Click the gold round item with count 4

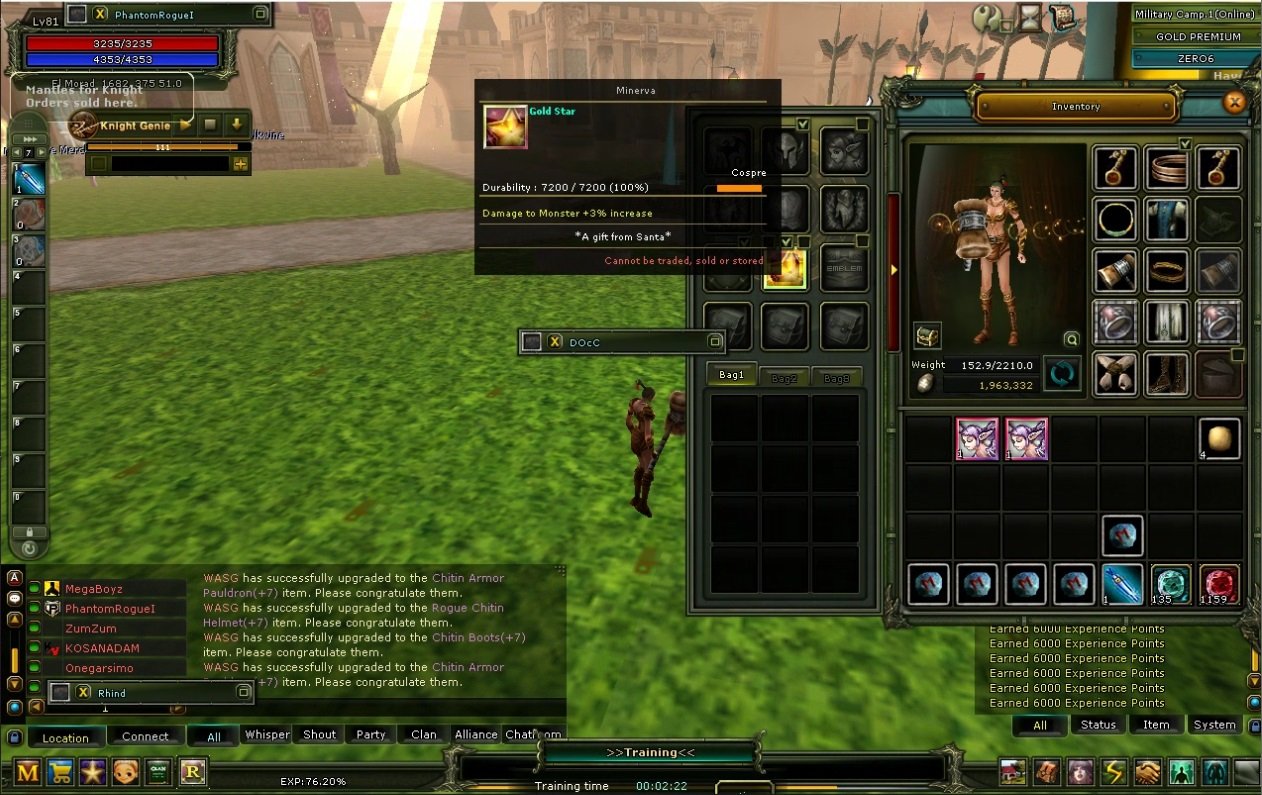click(x=1219, y=439)
